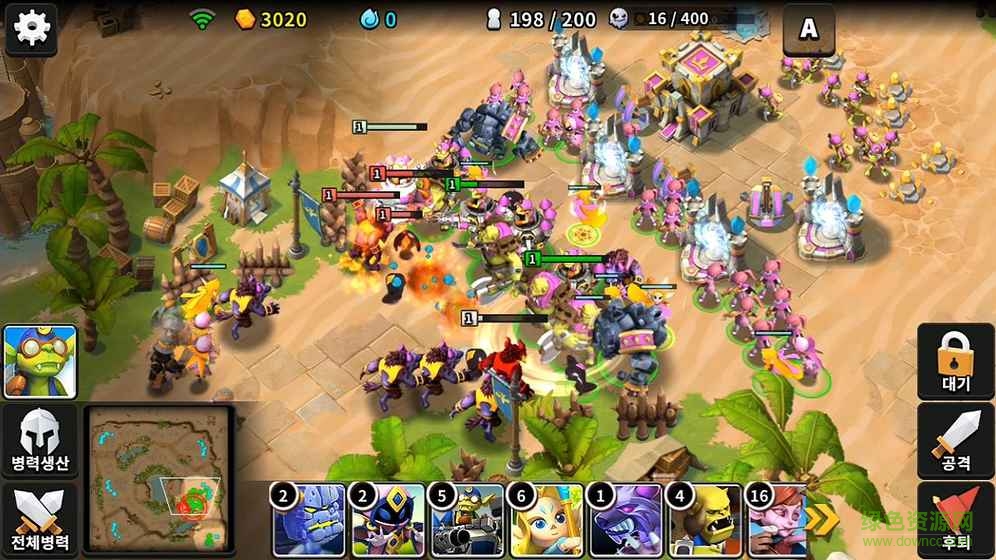
Task: Click the A button in the top bar
Action: pos(808,30)
